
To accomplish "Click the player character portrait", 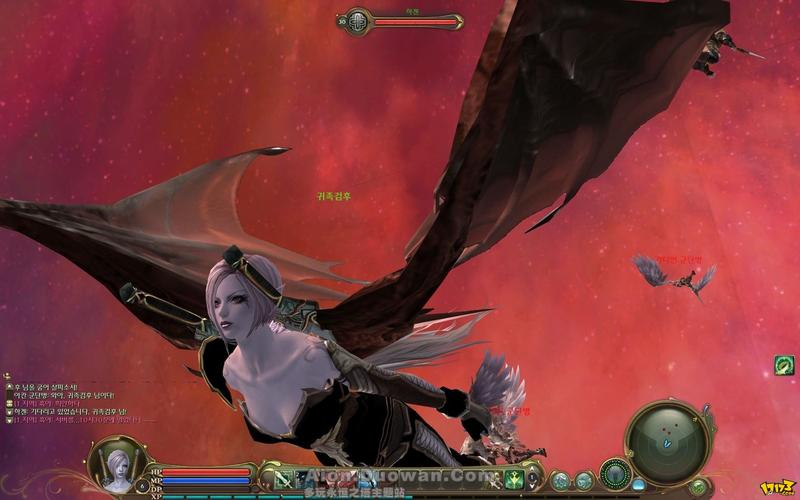I will [118, 463].
